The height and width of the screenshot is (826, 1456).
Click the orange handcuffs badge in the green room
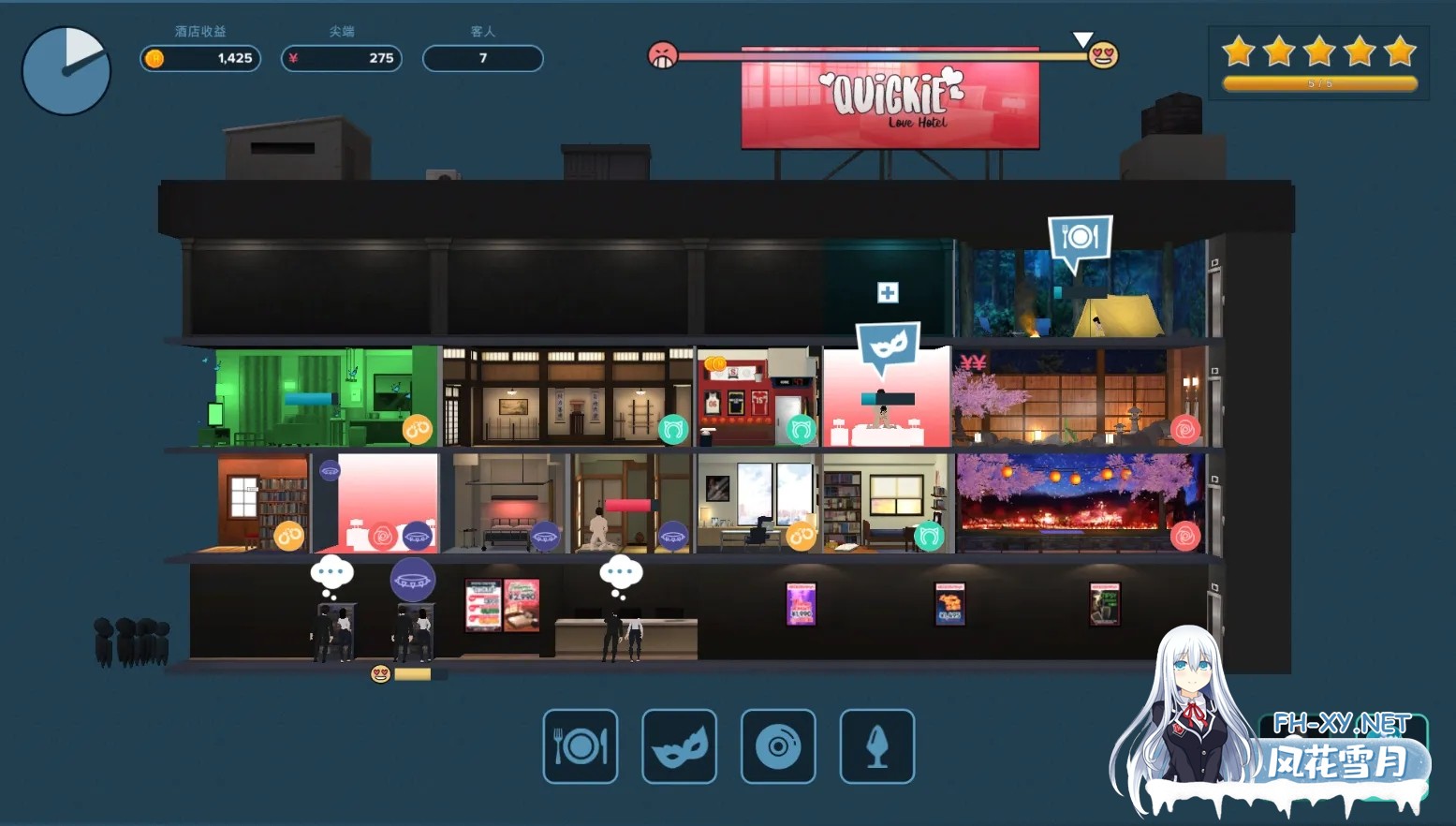417,429
